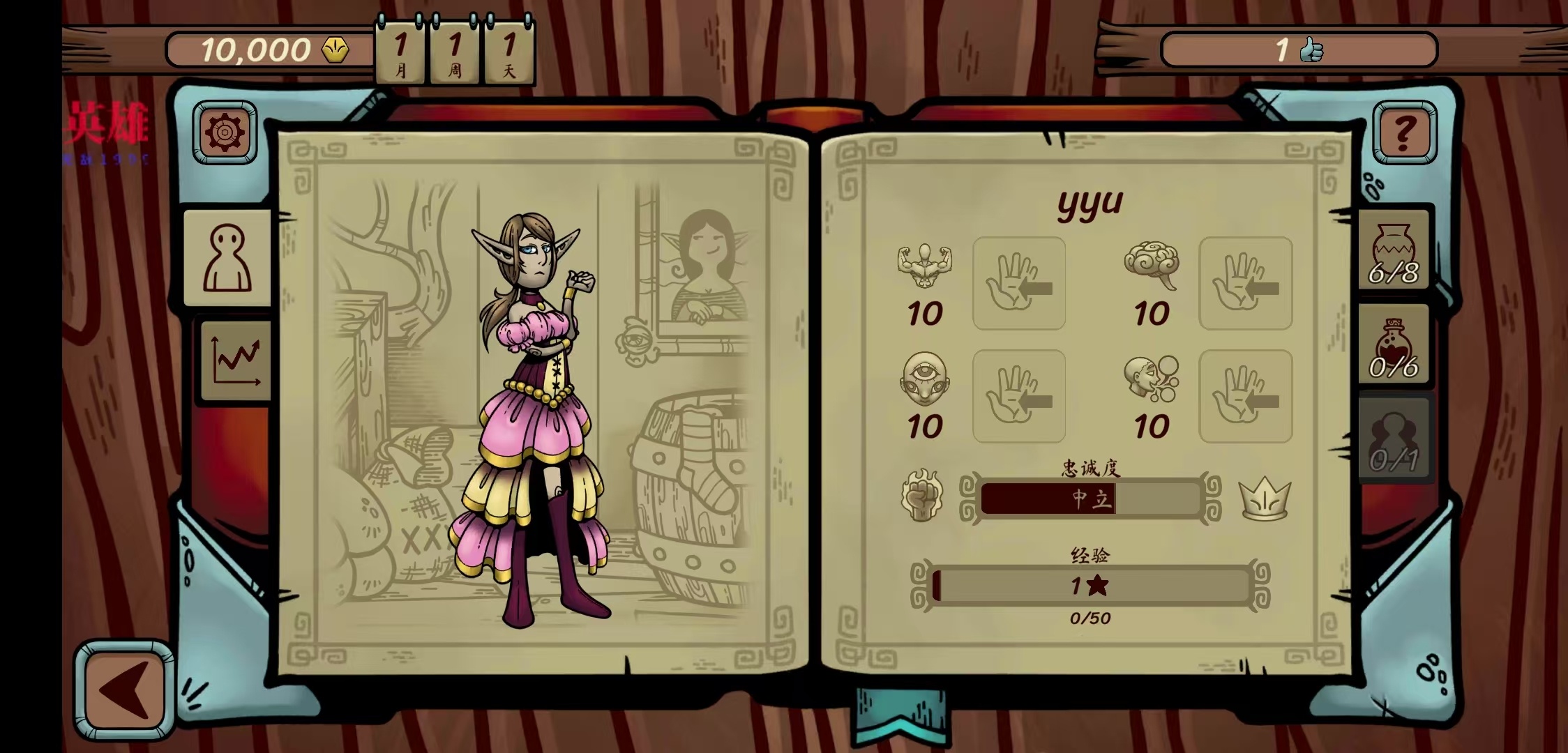Viewport: 1568px width, 753px height.
Task: Switch to the statistics graph tab
Action: [x=236, y=360]
